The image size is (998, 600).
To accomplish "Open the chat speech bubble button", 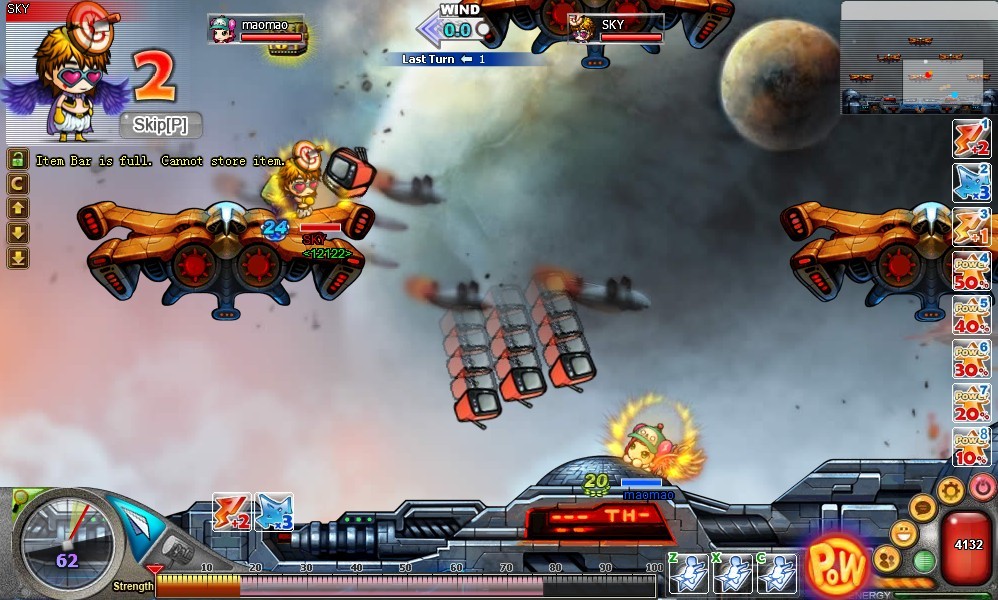I will pos(923,508).
